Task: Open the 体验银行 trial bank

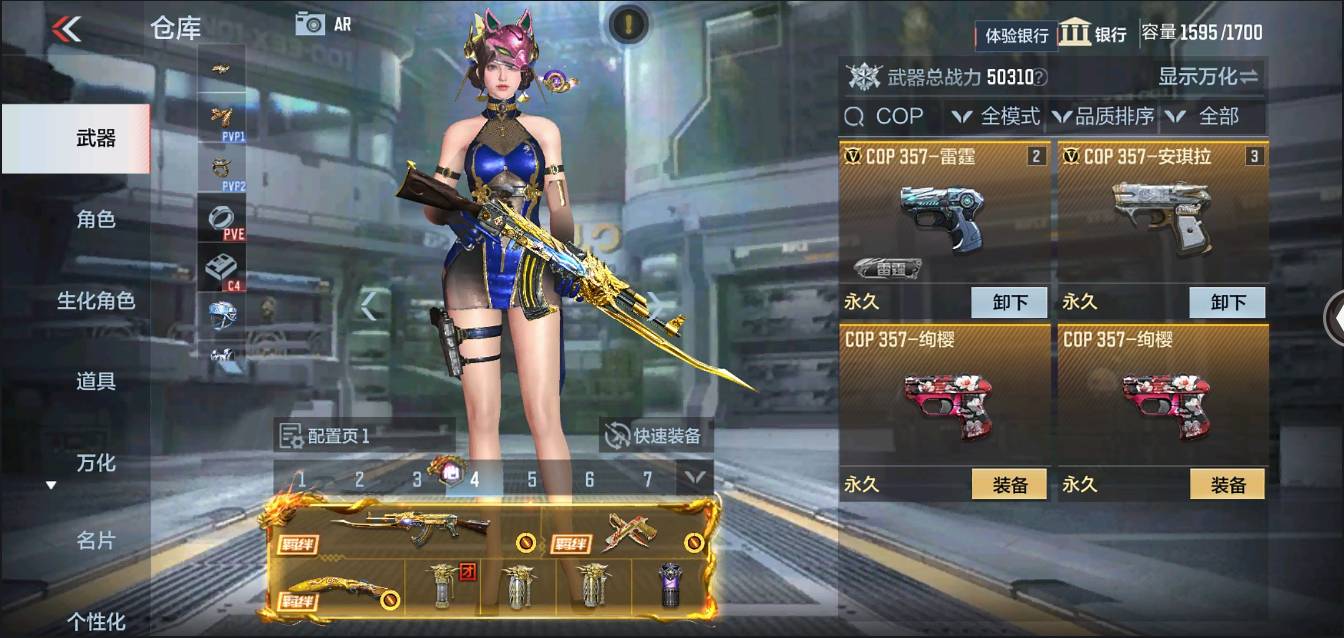Action: [1016, 35]
